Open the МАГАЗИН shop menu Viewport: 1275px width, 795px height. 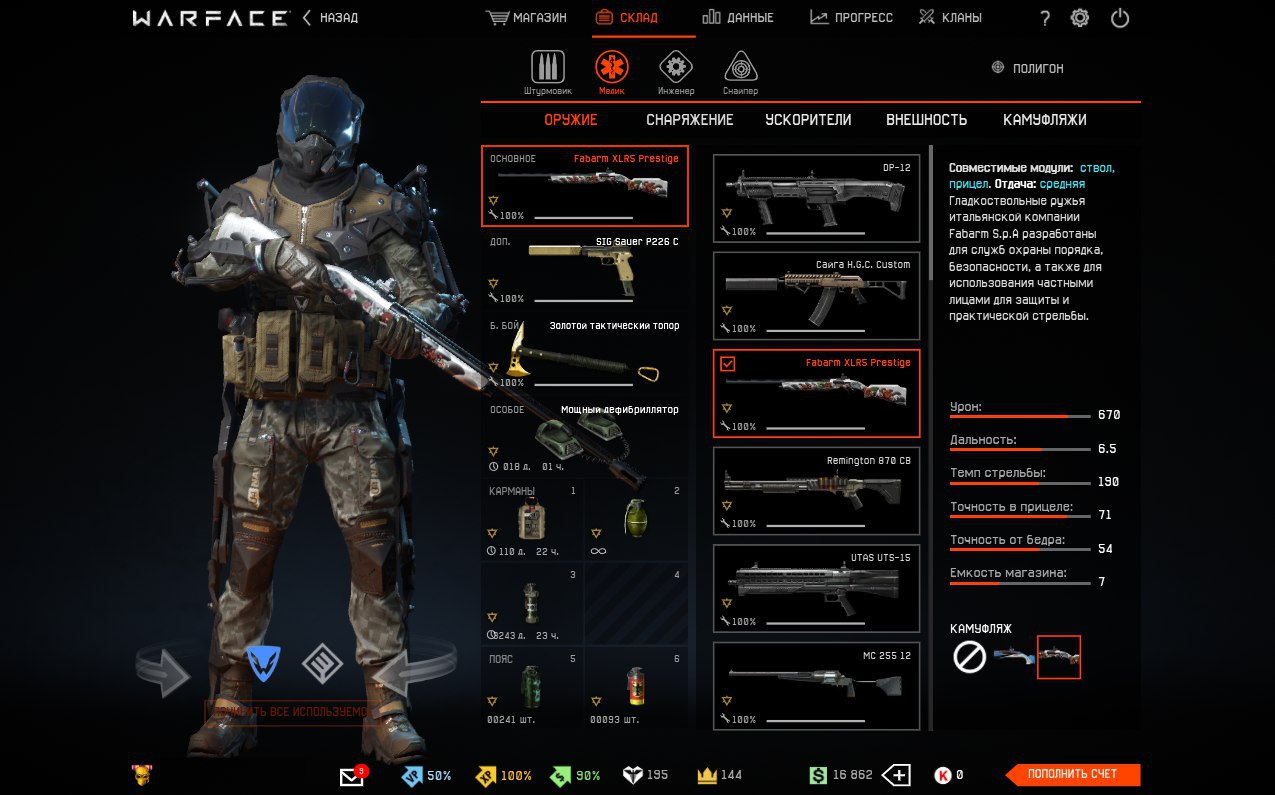coord(527,18)
